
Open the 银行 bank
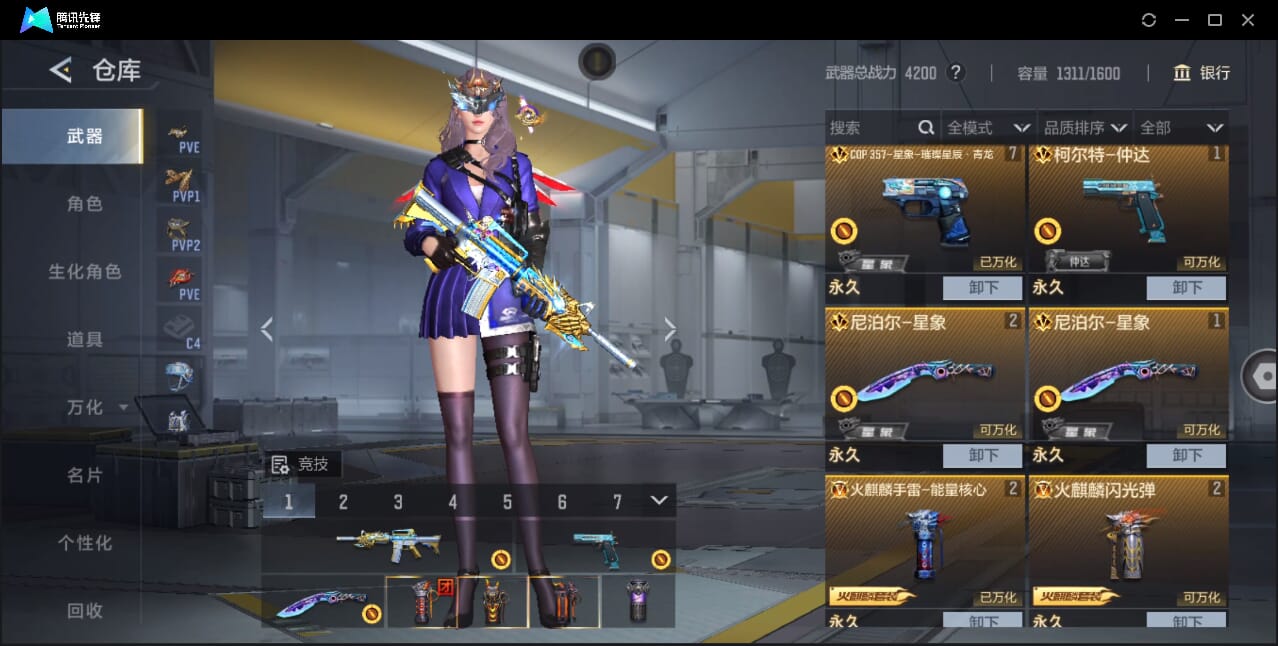pos(1202,73)
